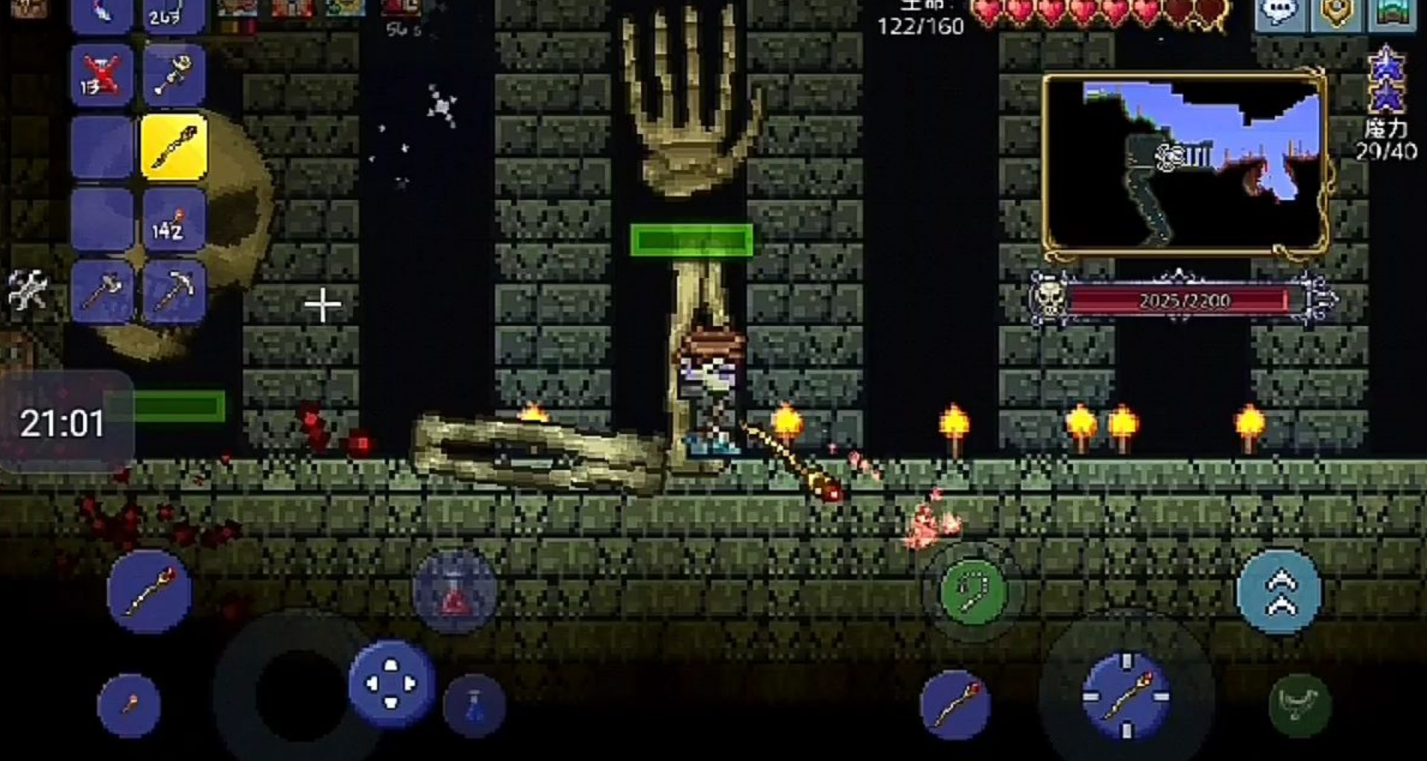The width and height of the screenshot is (1427, 761).
Task: Tap the attack joystick with the staff
Action: [x=1126, y=695]
